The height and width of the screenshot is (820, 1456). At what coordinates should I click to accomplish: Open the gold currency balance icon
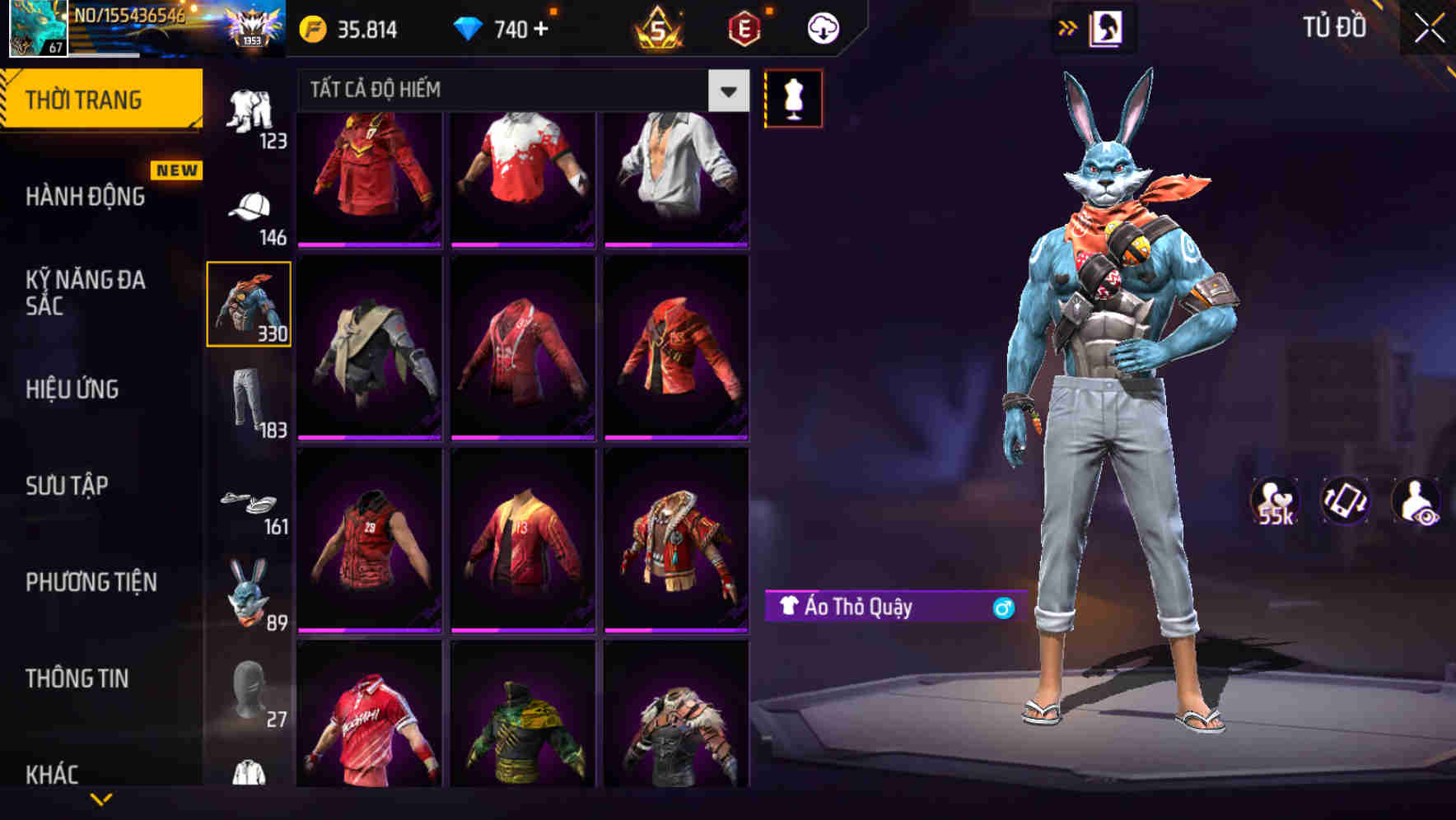(315, 28)
